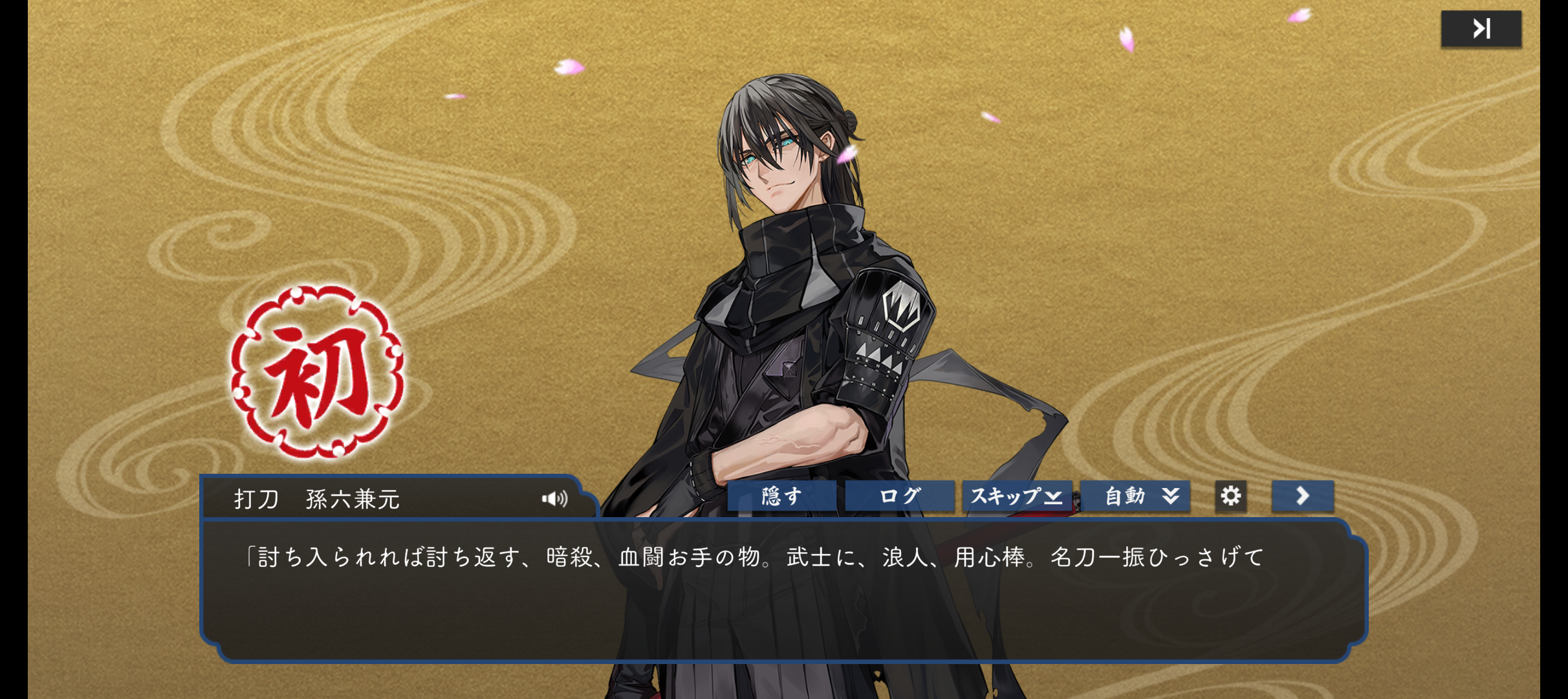Screen dimensions: 1568x699
Task: Open the ログ dialogue log
Action: (899, 496)
